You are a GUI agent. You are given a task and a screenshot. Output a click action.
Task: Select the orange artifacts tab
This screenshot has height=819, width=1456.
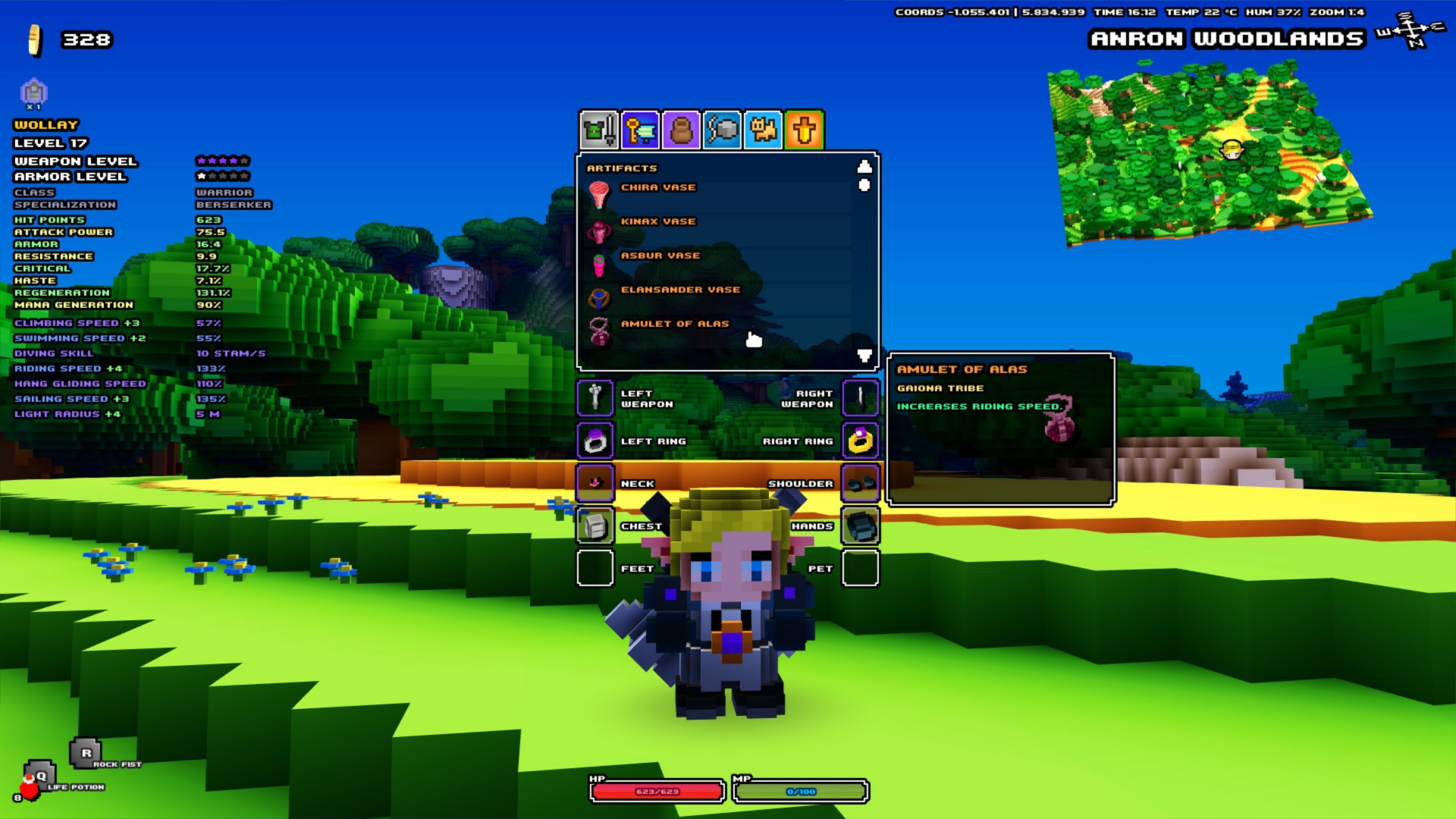[804, 130]
